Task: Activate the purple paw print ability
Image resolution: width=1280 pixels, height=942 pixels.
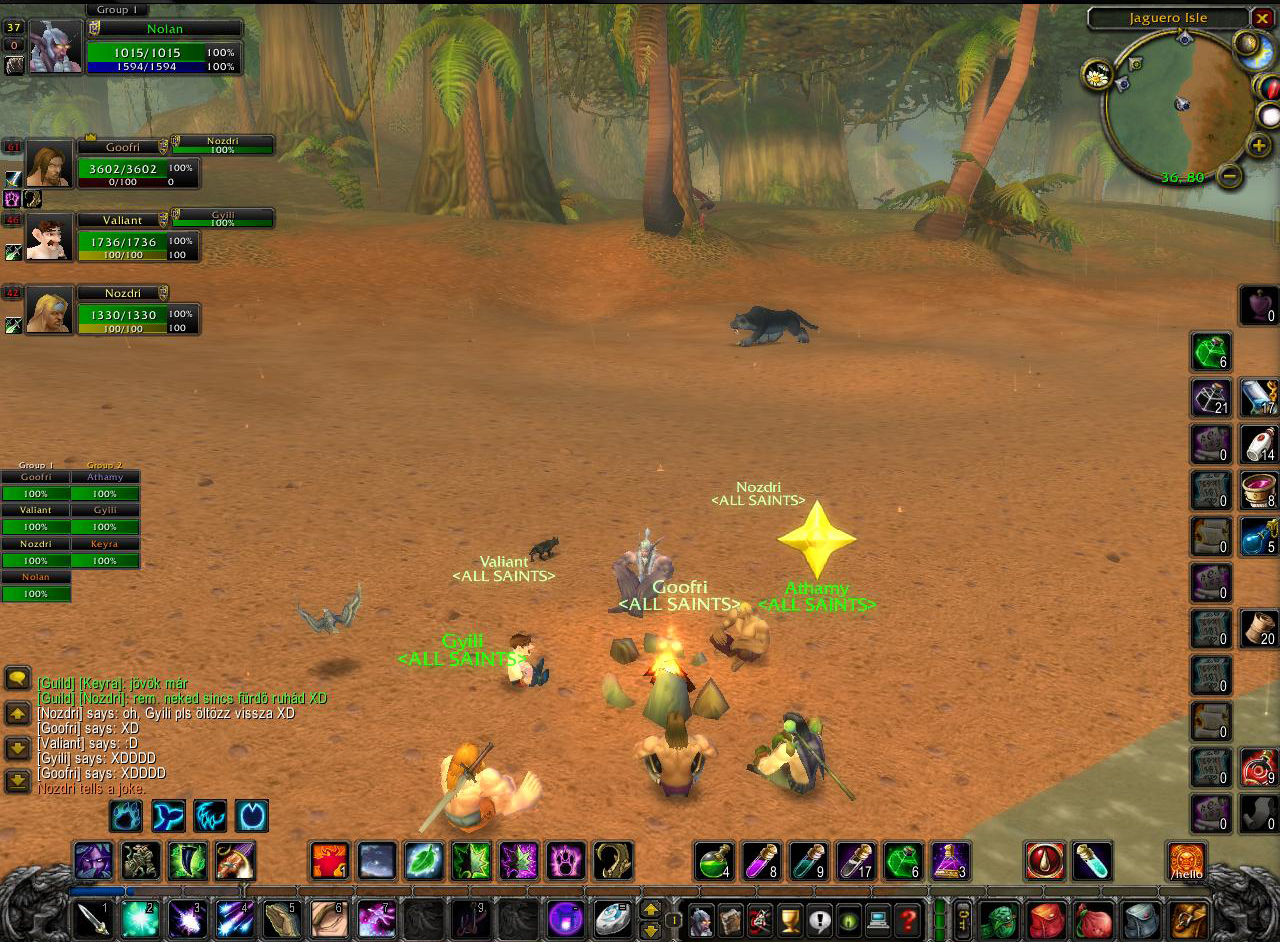Action: (566, 861)
